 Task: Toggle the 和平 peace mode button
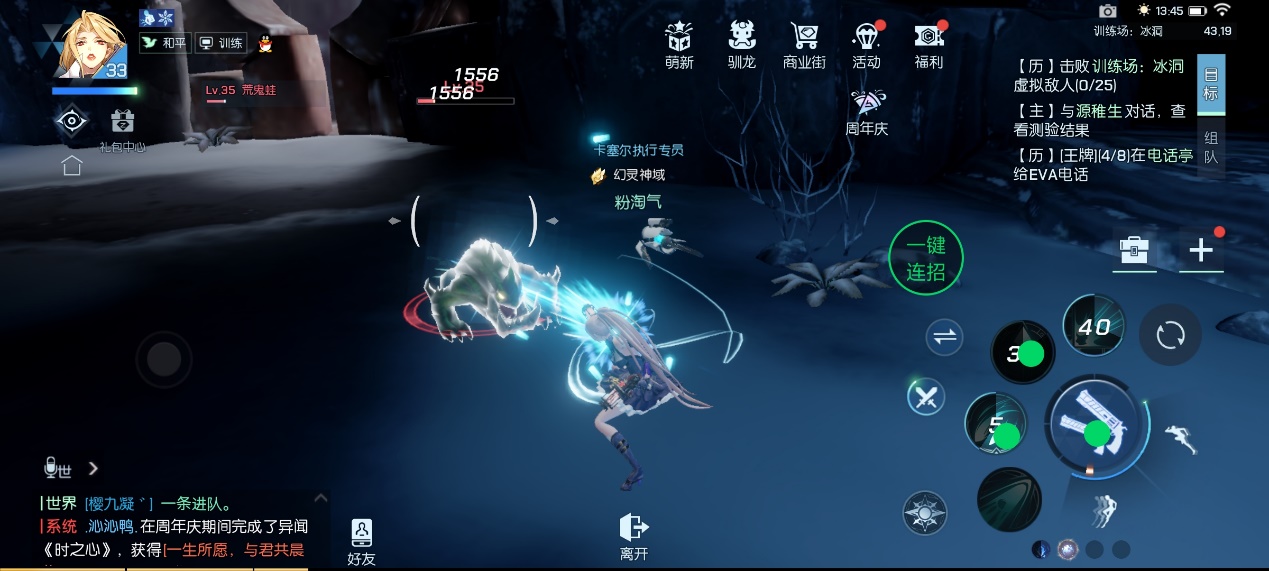(x=164, y=43)
